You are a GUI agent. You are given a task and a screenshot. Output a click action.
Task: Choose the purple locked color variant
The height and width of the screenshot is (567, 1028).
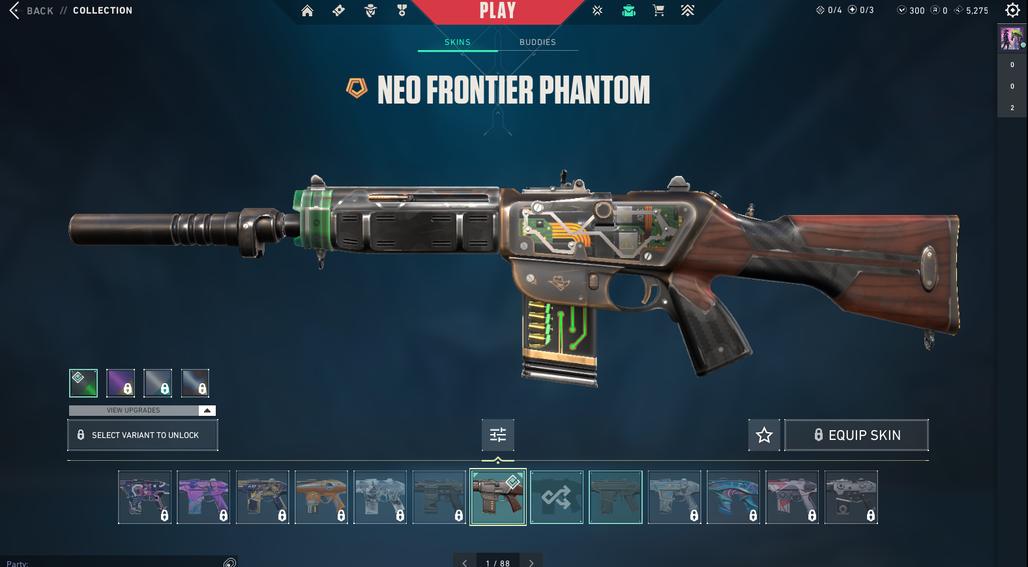coord(120,383)
